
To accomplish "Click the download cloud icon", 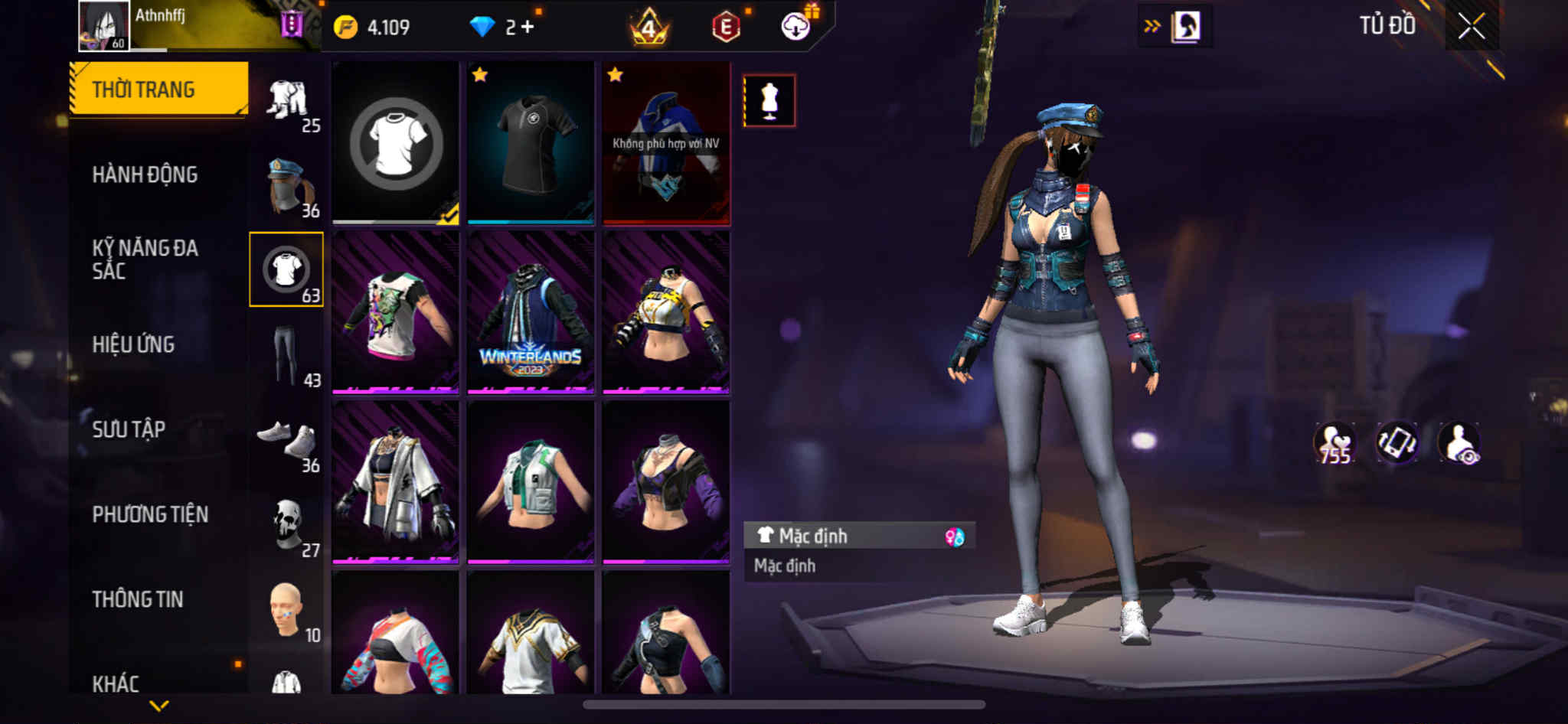I will pyautogui.click(x=796, y=27).
